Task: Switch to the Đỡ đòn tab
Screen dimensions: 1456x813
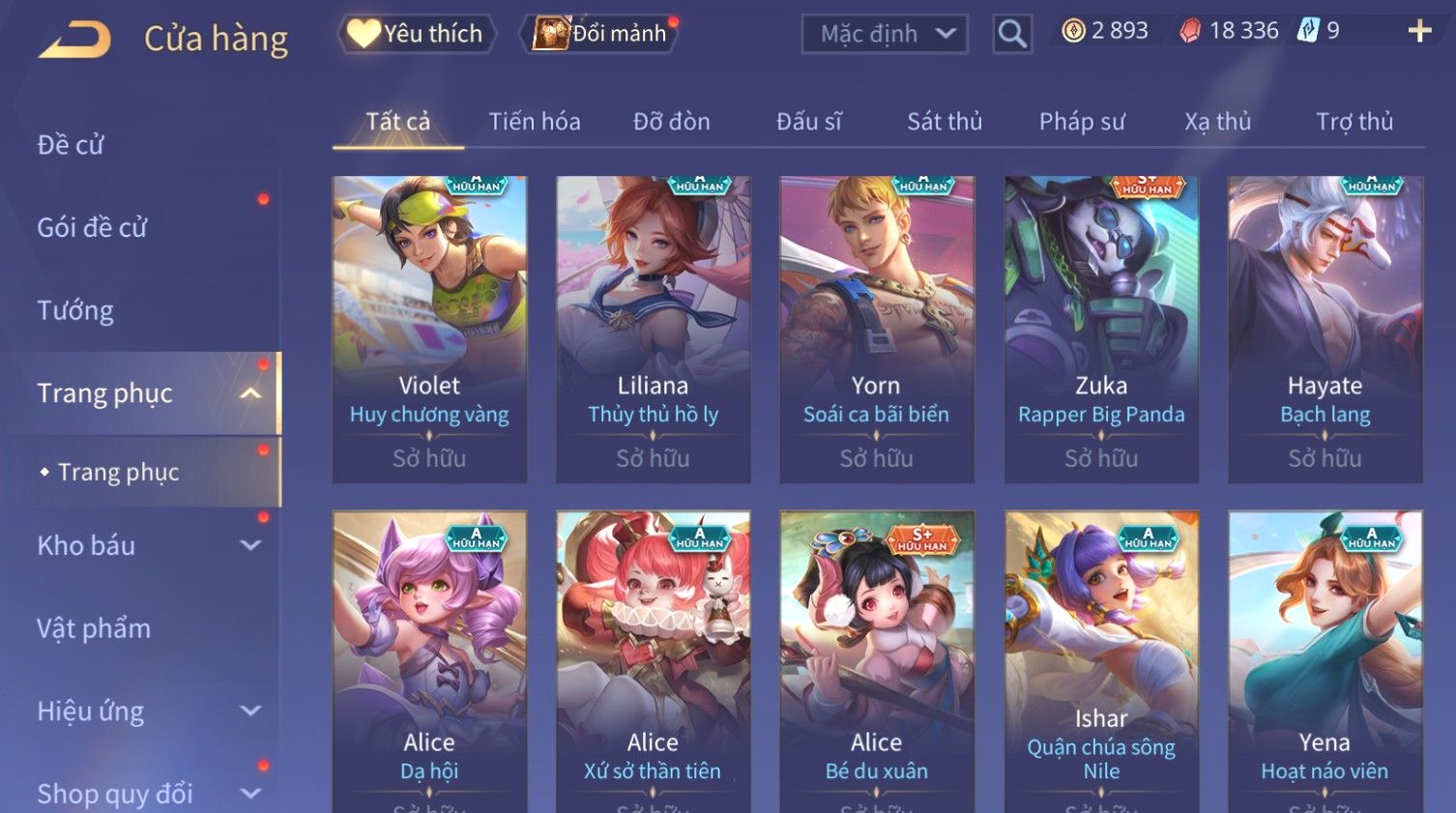Action: (671, 122)
